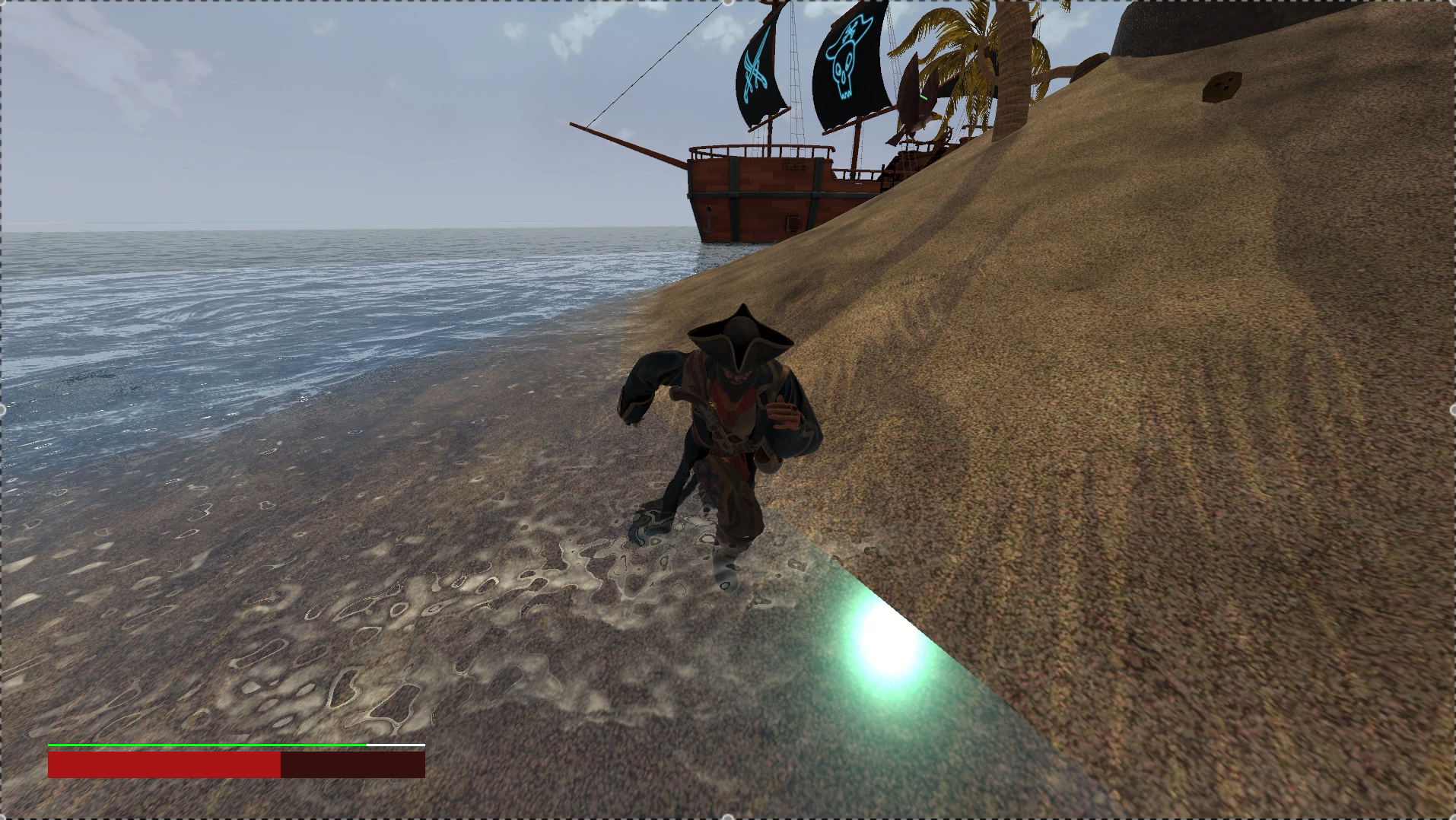Click the crossed swords emblem on the left sail
Image resolution: width=1456 pixels, height=820 pixels.
pos(755,68)
